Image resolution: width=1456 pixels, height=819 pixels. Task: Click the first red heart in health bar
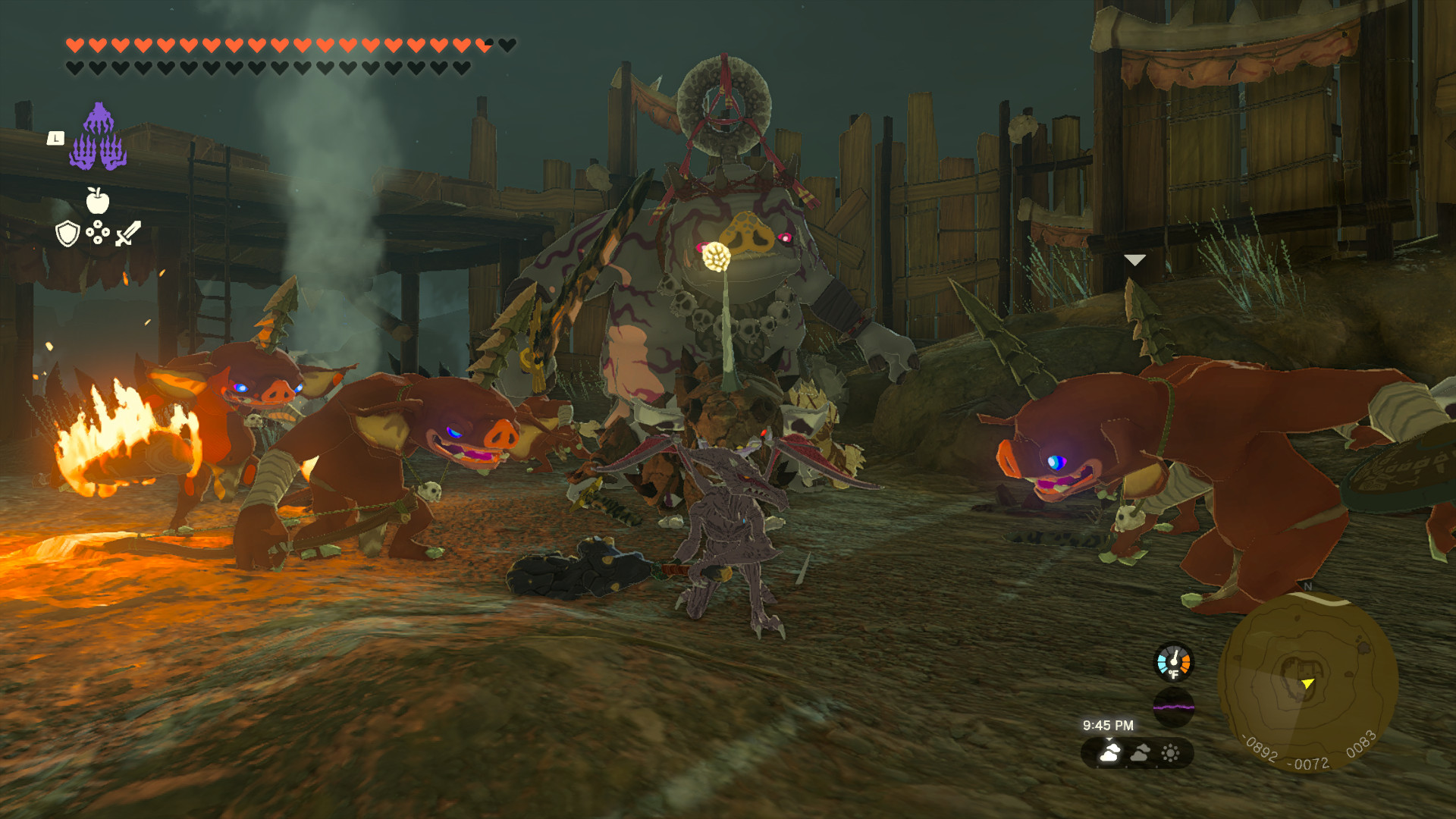(x=74, y=45)
